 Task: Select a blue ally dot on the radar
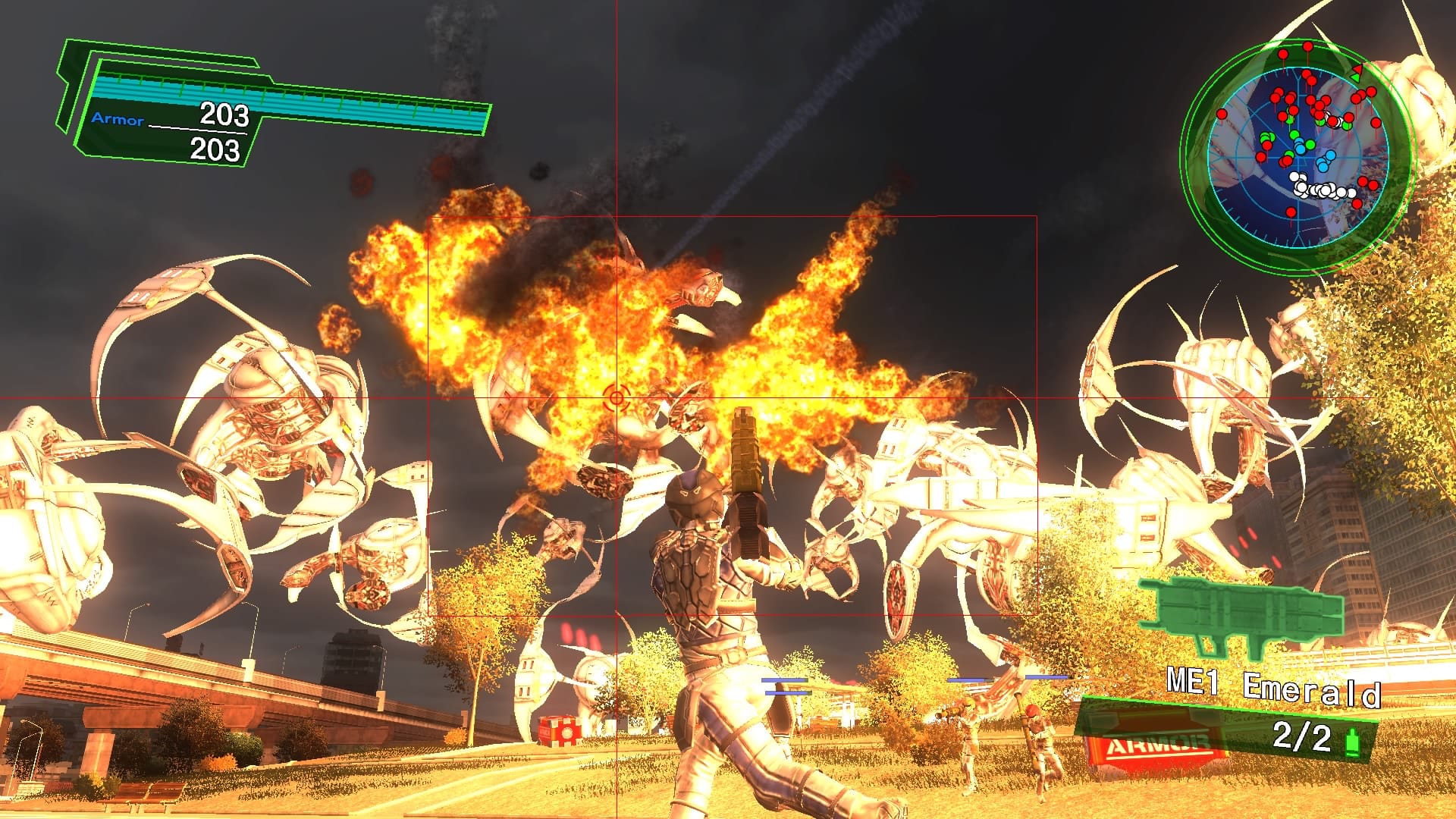[1330, 155]
